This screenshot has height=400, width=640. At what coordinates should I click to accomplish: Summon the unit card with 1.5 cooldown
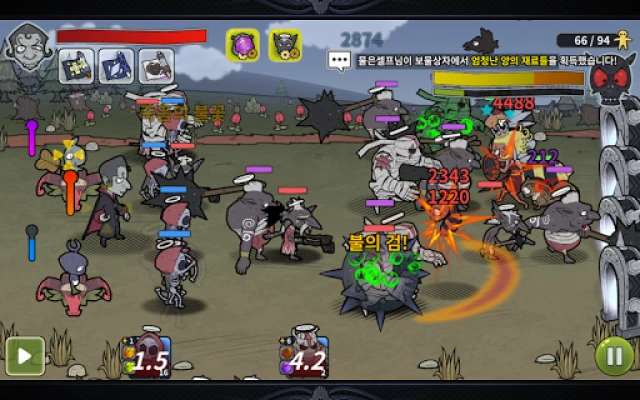[148, 358]
